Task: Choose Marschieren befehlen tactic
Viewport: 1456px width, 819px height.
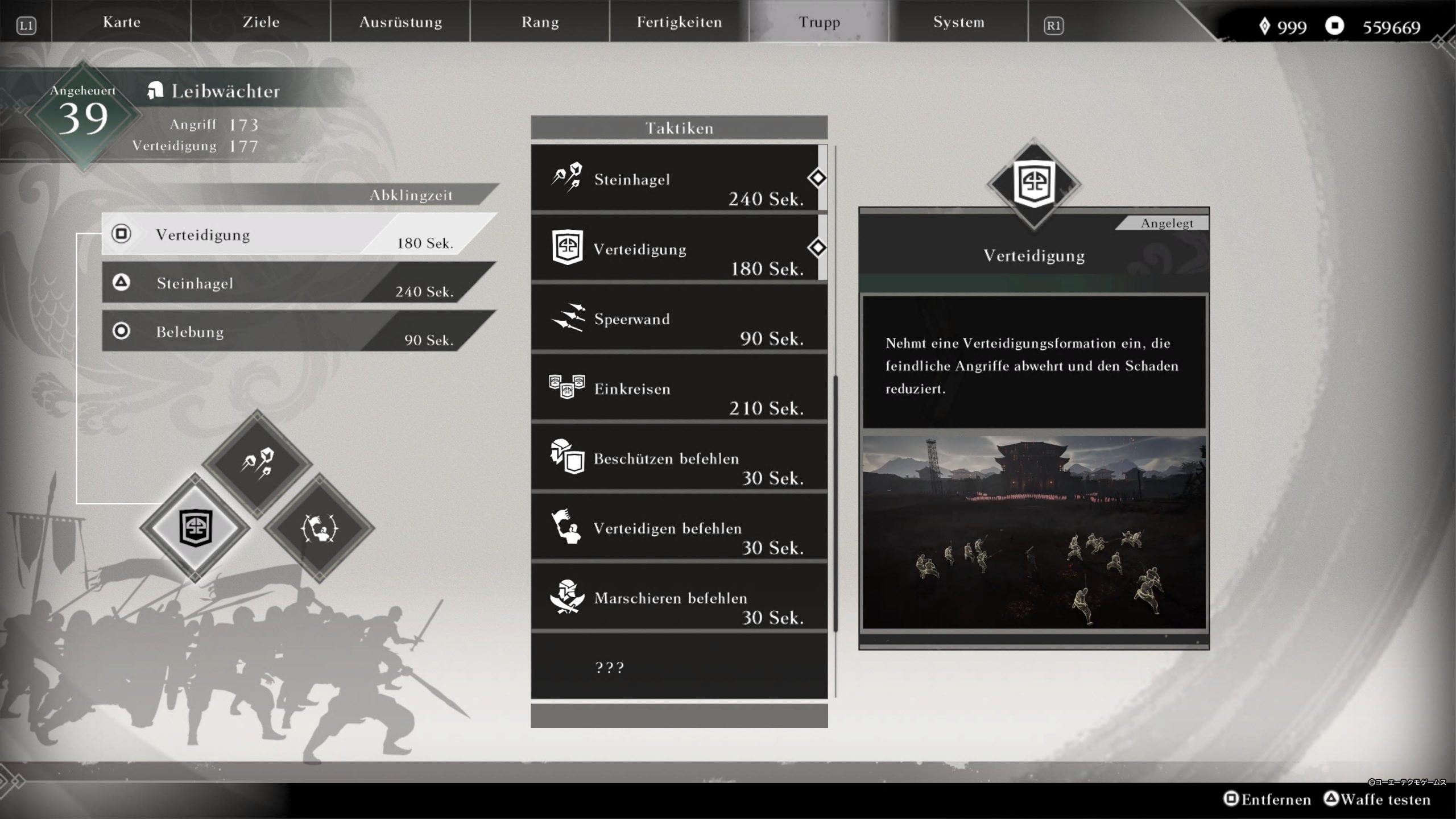Action: [x=678, y=598]
